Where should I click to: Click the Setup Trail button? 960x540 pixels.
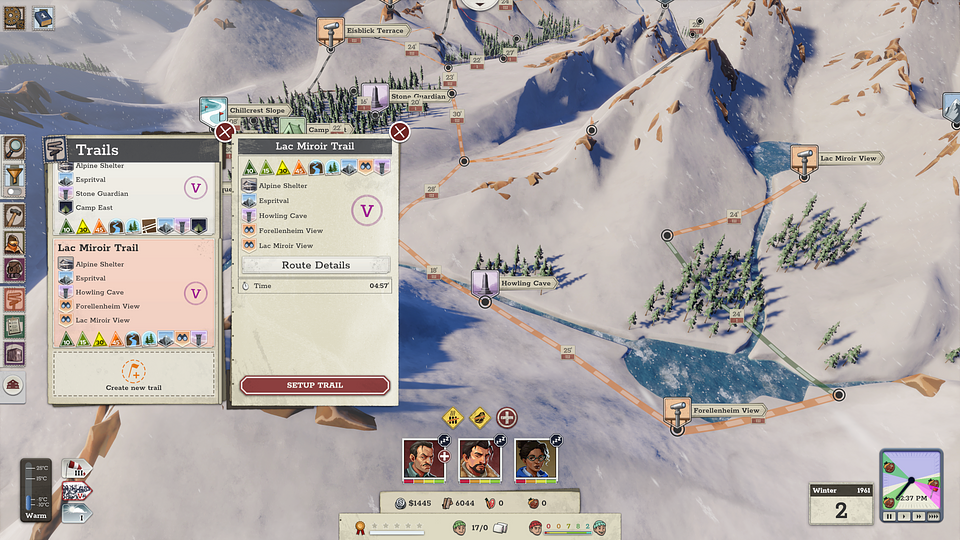coord(315,385)
